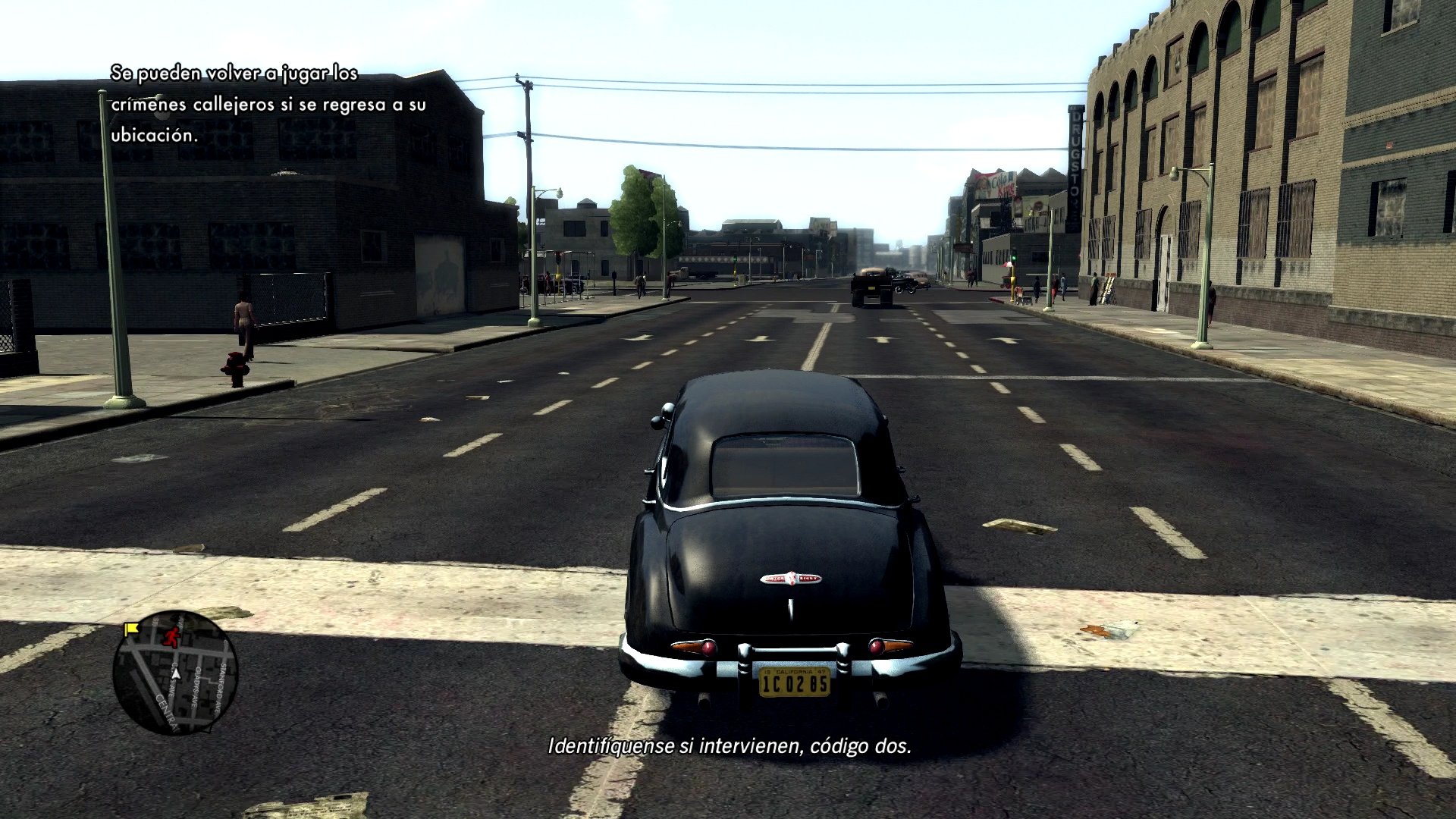Click the red fire hydrant on the left sidewalk
Image resolution: width=1456 pixels, height=819 pixels.
click(x=235, y=371)
